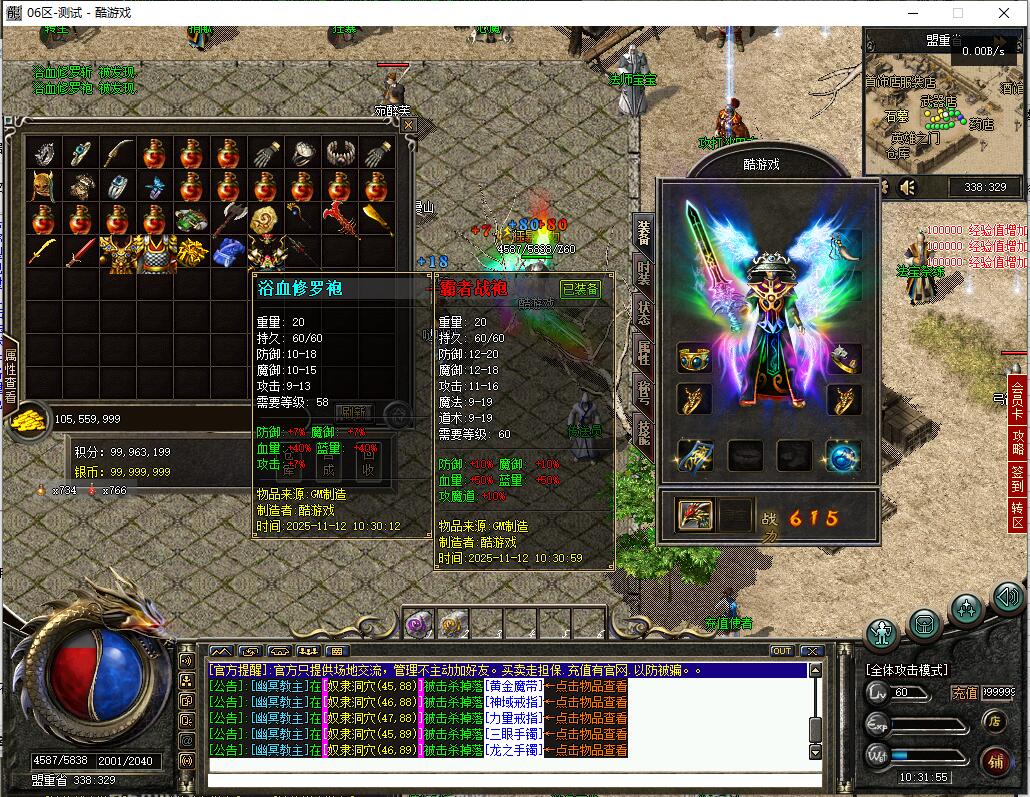This screenshot has height=797, width=1030.
Task: Switch to the 时装 tab
Action: click(643, 272)
